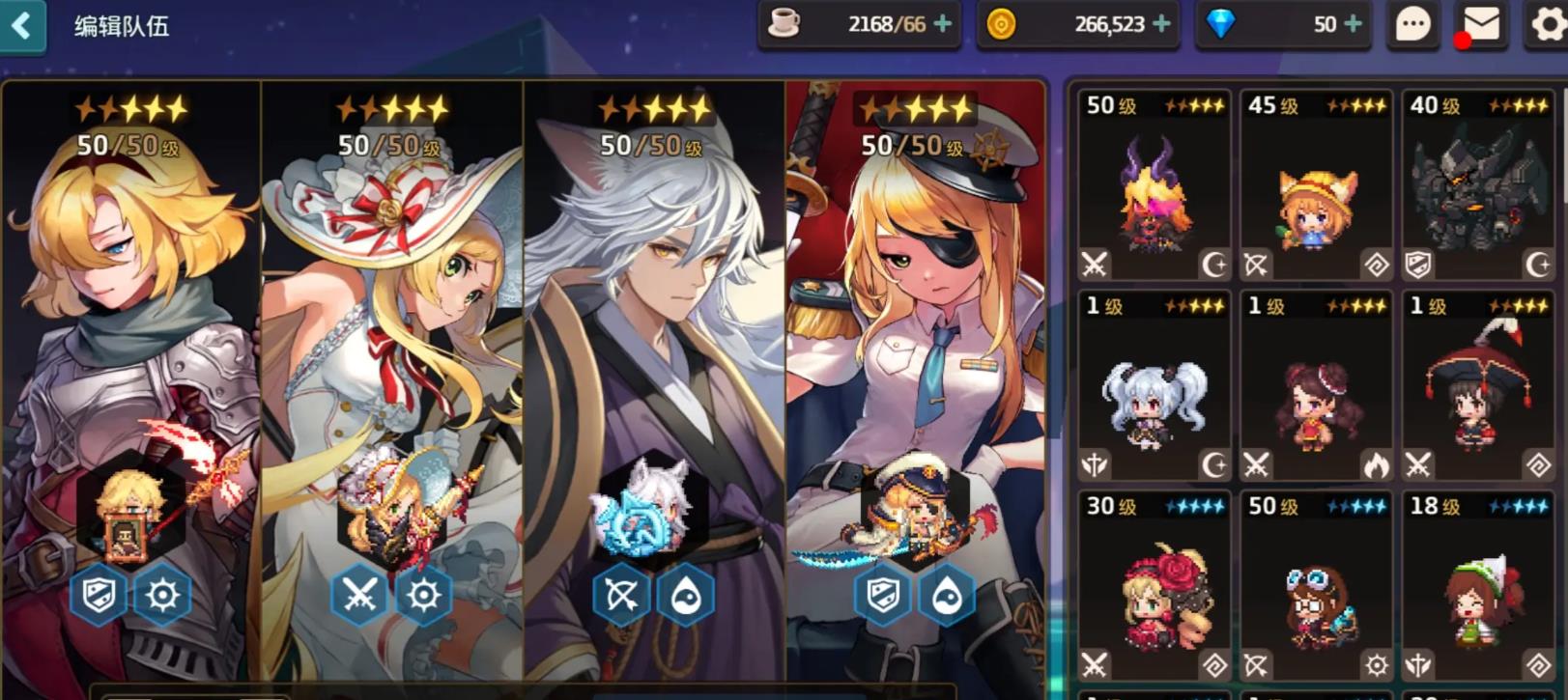Open the gear settings menu

point(1547,24)
